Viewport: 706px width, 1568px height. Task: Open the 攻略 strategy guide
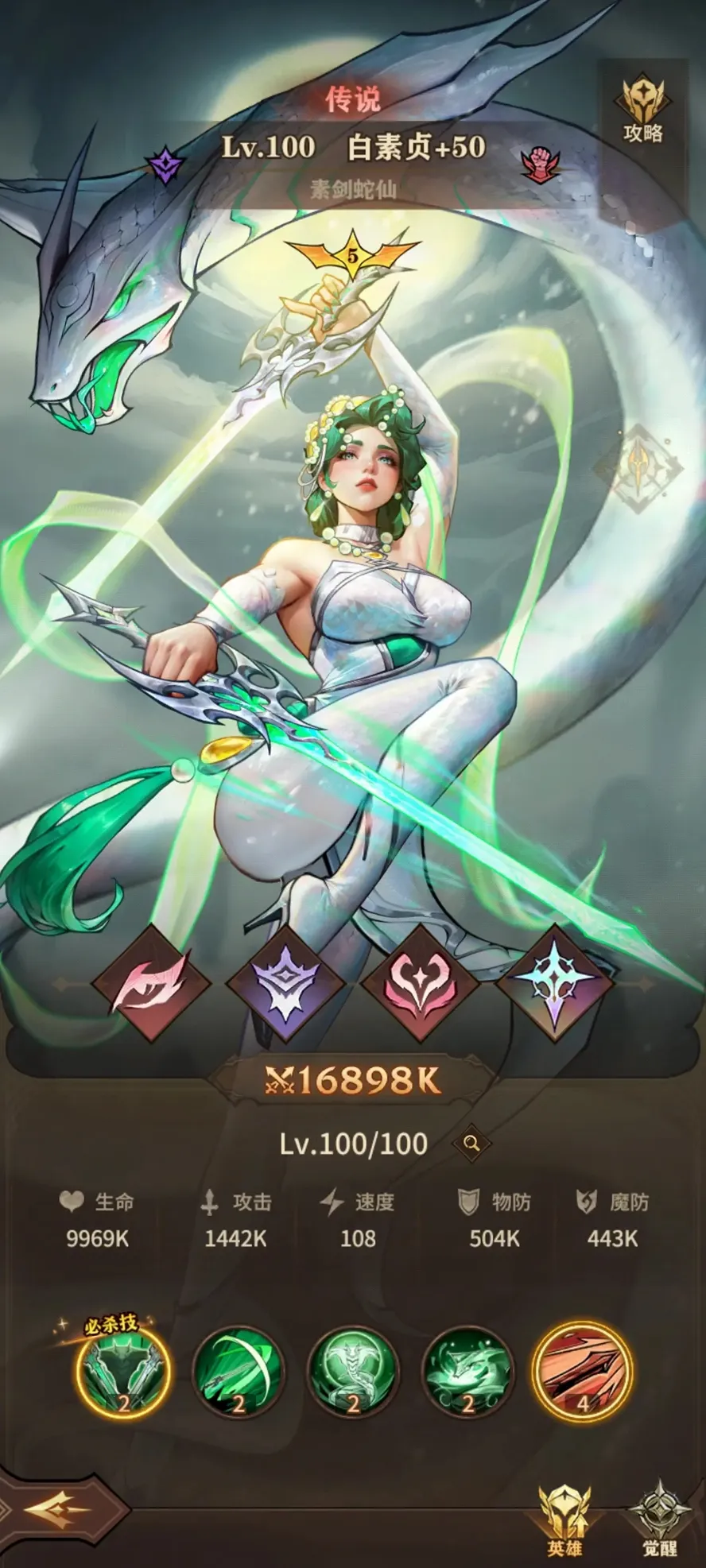[642, 111]
